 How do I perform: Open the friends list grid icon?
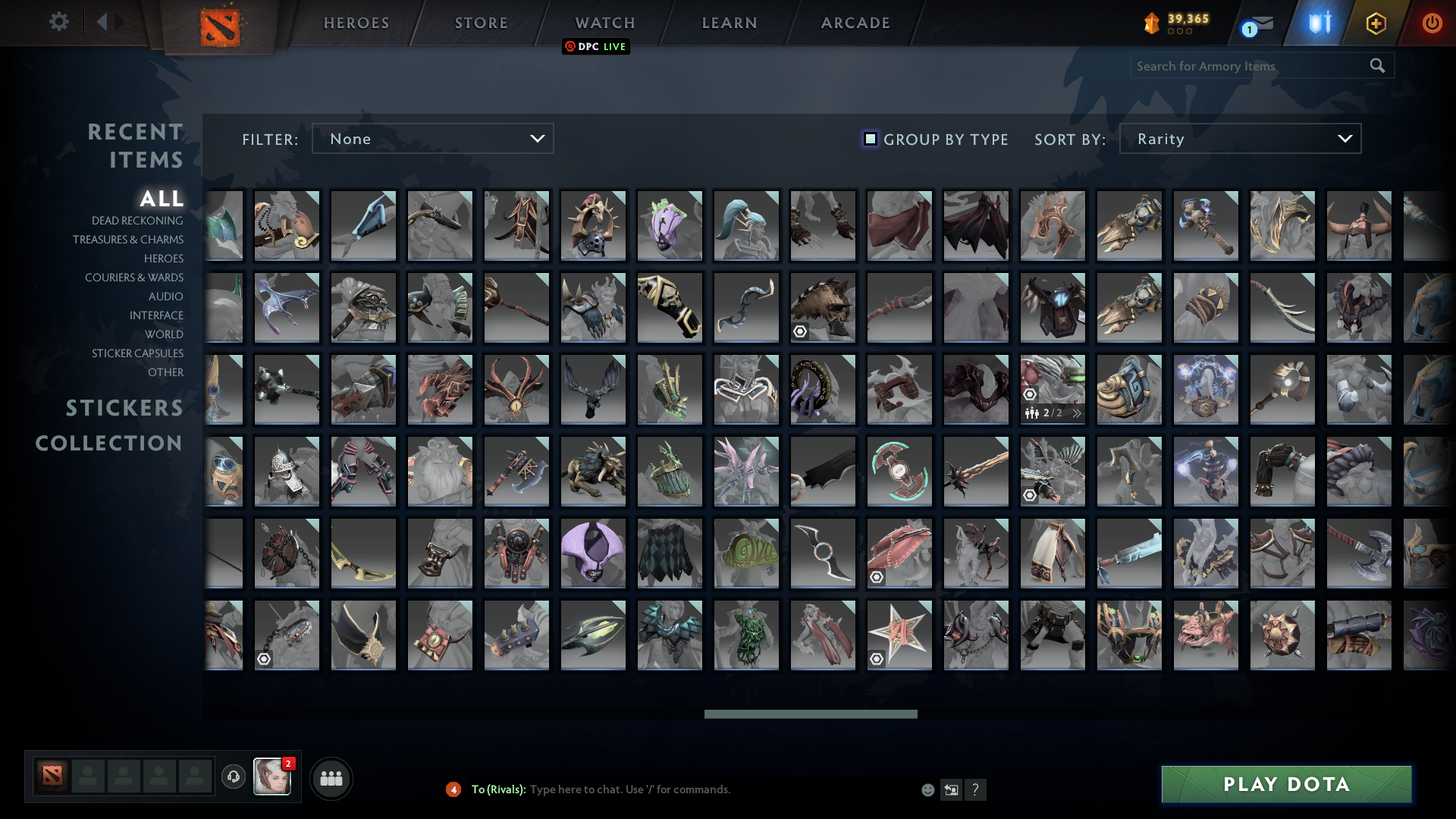point(331,777)
